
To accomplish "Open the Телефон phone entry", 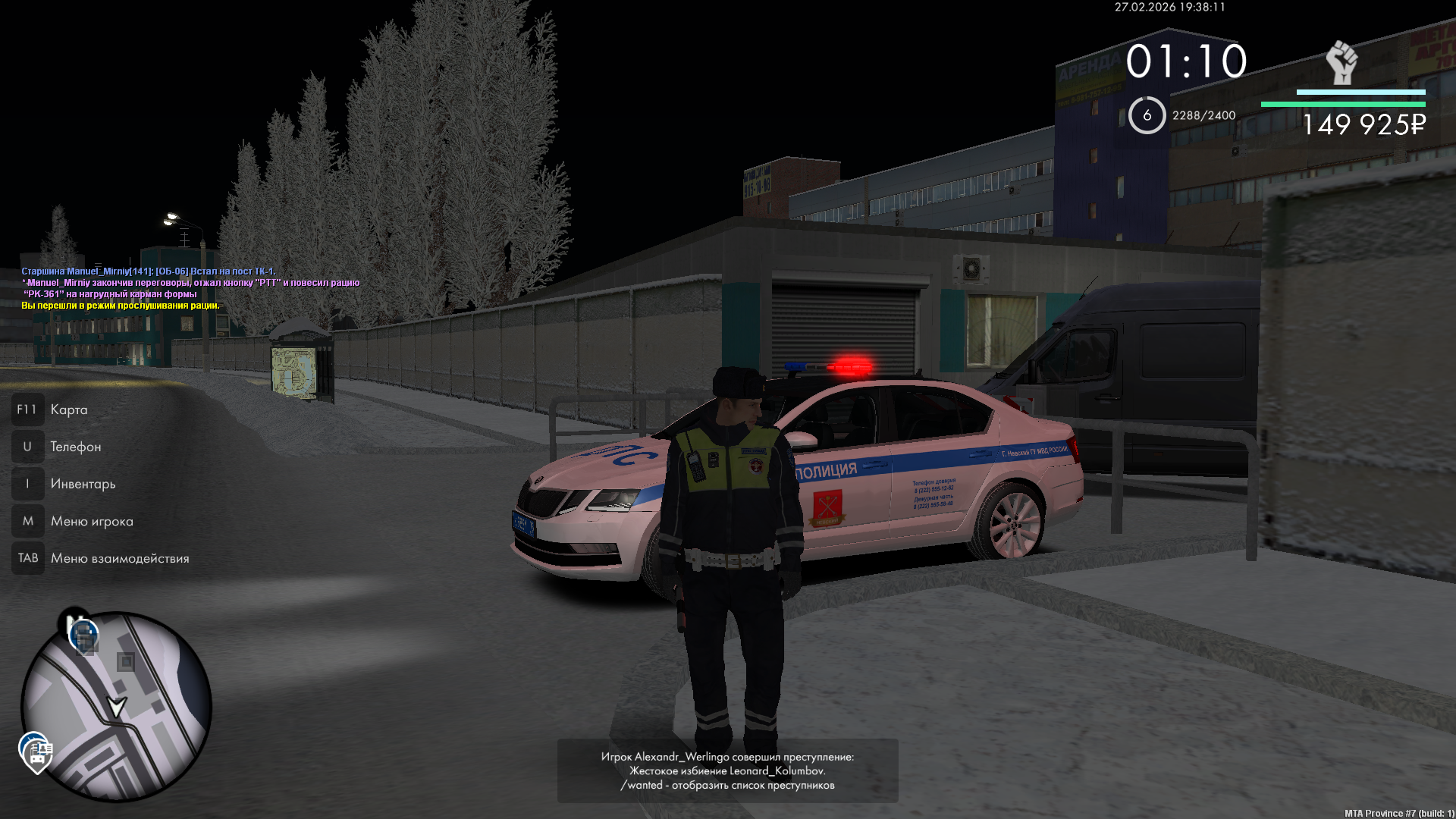I will [75, 447].
